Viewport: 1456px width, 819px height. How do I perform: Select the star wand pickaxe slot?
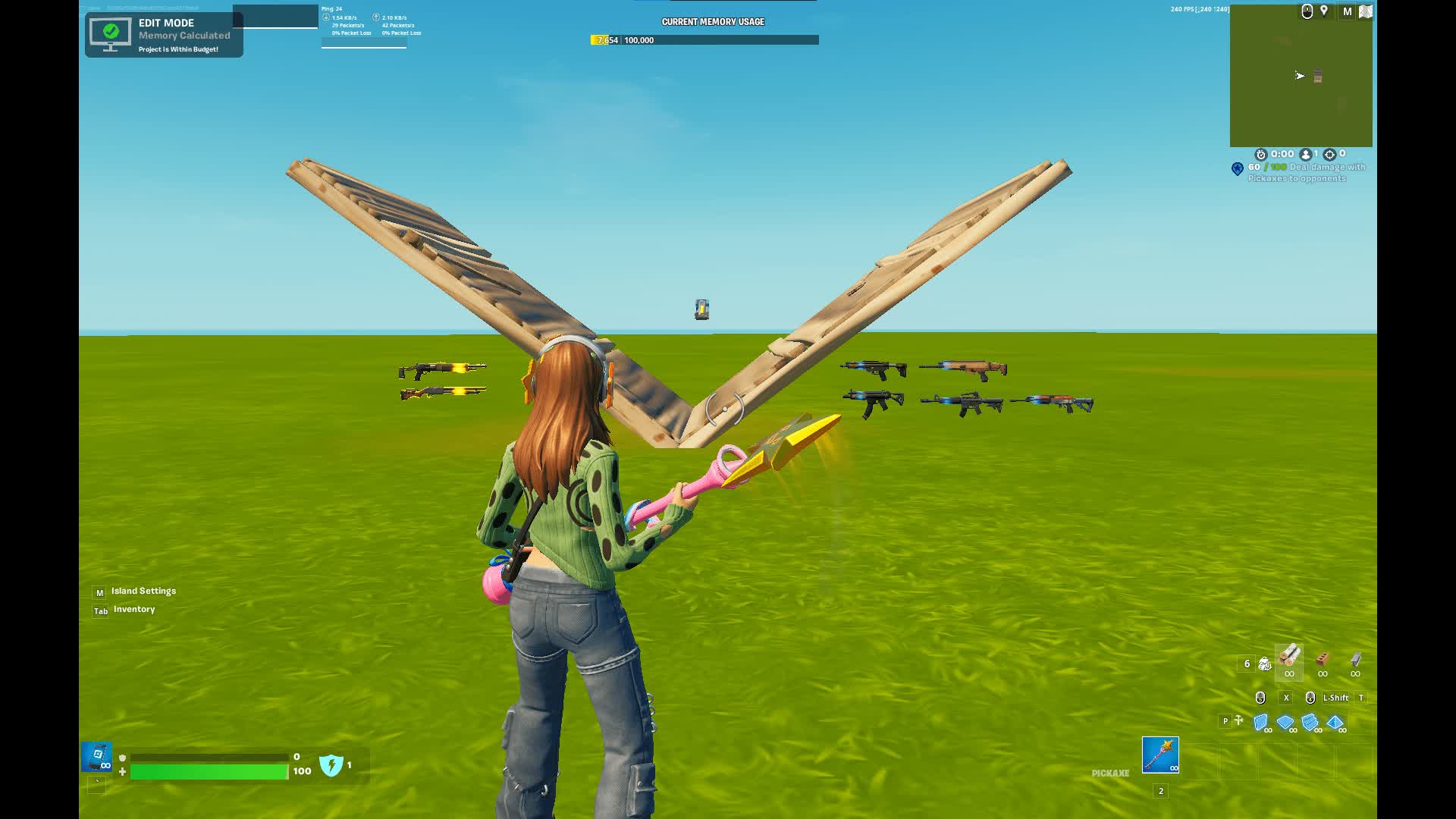pos(1160,755)
